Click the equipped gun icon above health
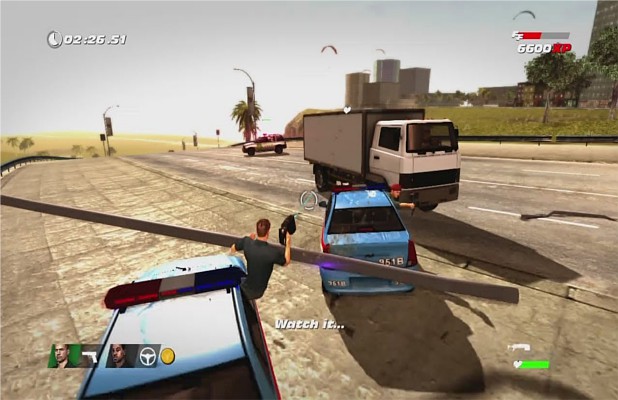The image size is (618, 400). 519,348
